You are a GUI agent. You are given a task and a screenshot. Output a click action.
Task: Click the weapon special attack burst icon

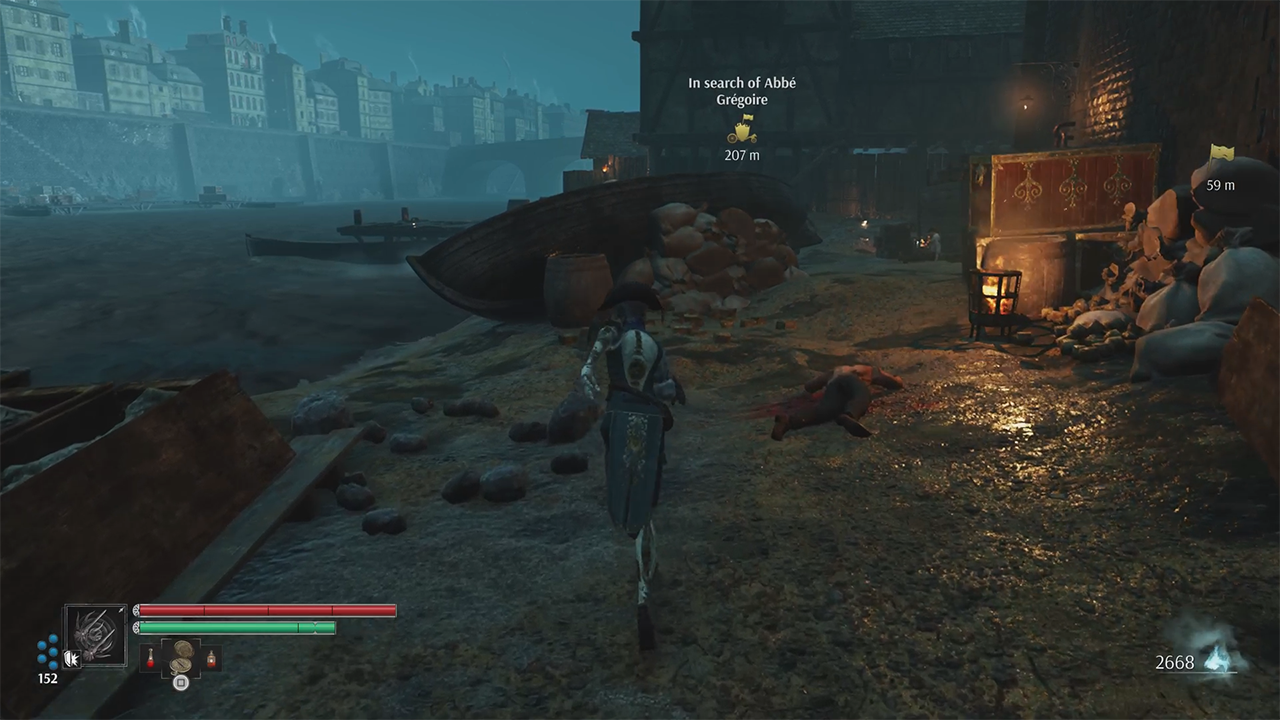[72, 658]
